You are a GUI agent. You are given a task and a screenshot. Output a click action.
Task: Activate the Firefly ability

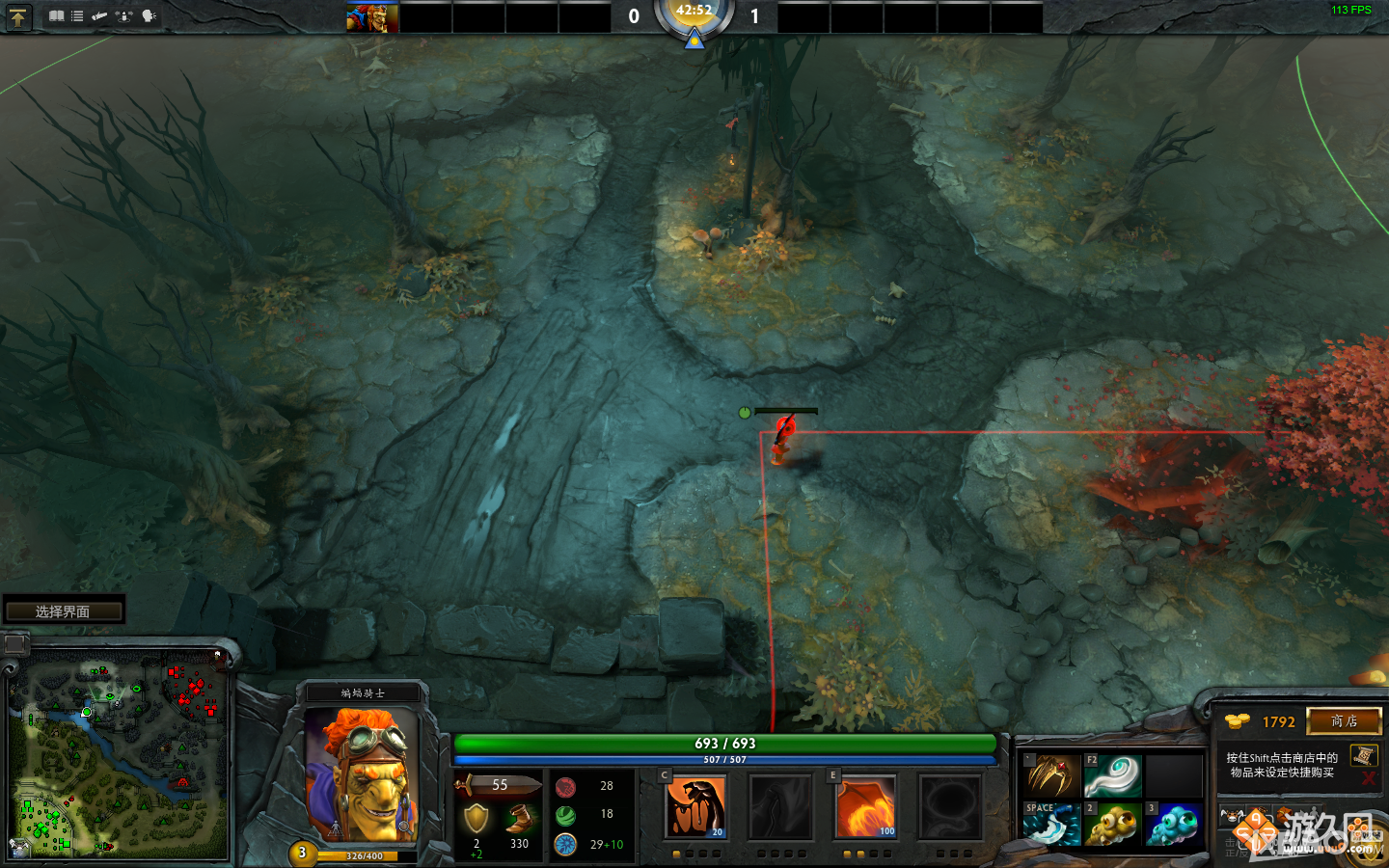(865, 807)
